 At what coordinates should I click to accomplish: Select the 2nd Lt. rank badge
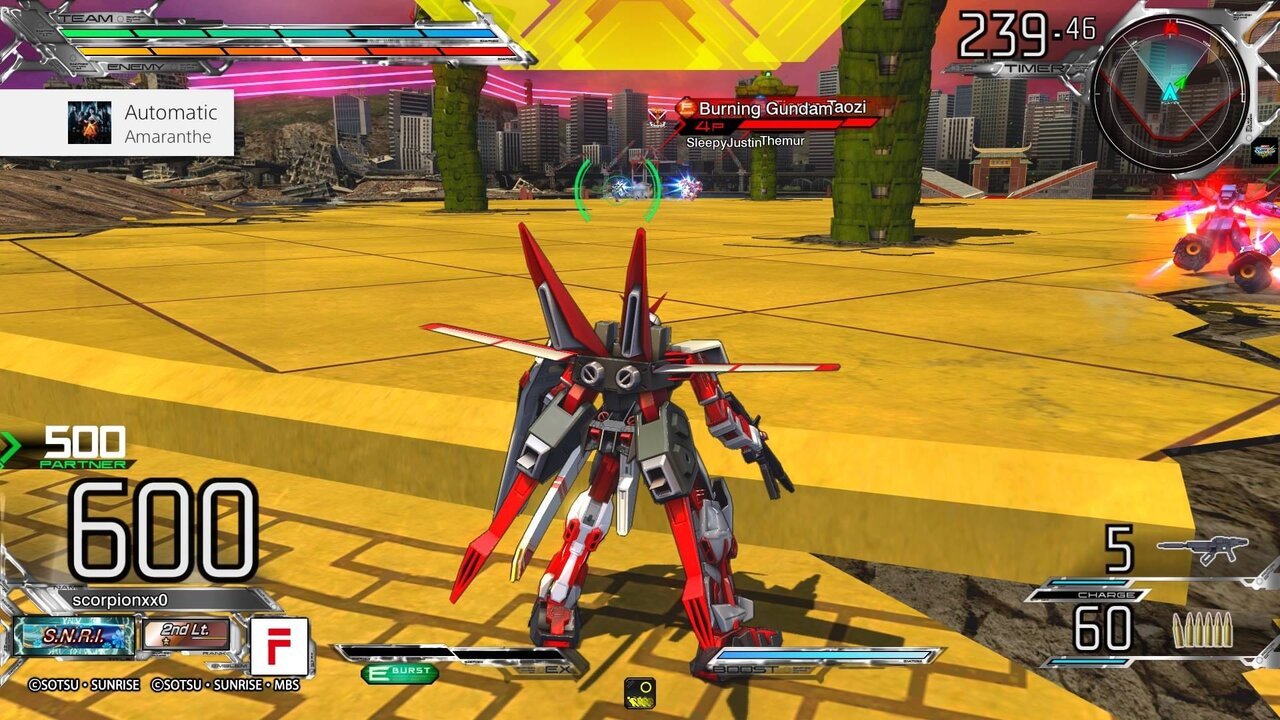(x=186, y=635)
